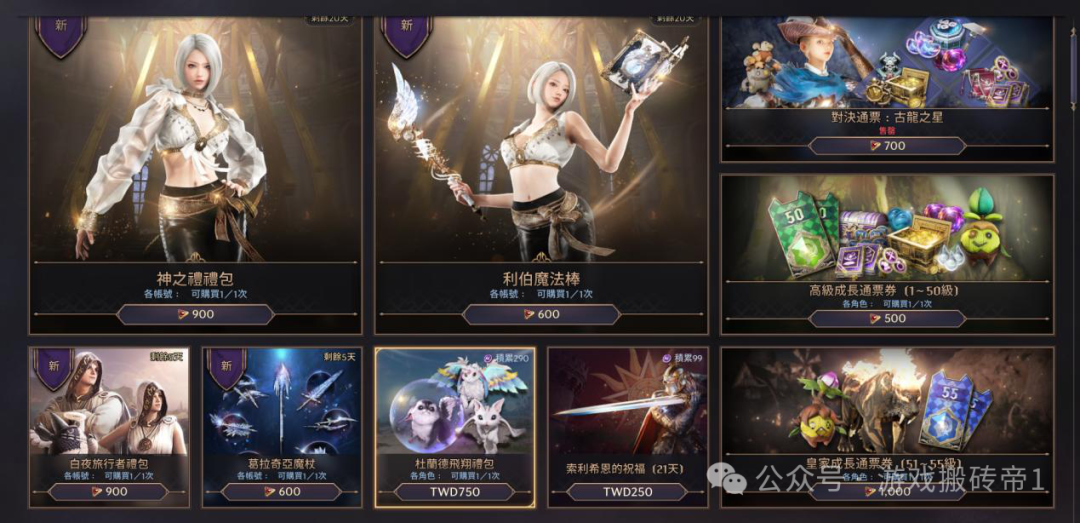Purchase 白夜旅行者禮包 with its 900 button
1080x523 pixels.
(109, 492)
